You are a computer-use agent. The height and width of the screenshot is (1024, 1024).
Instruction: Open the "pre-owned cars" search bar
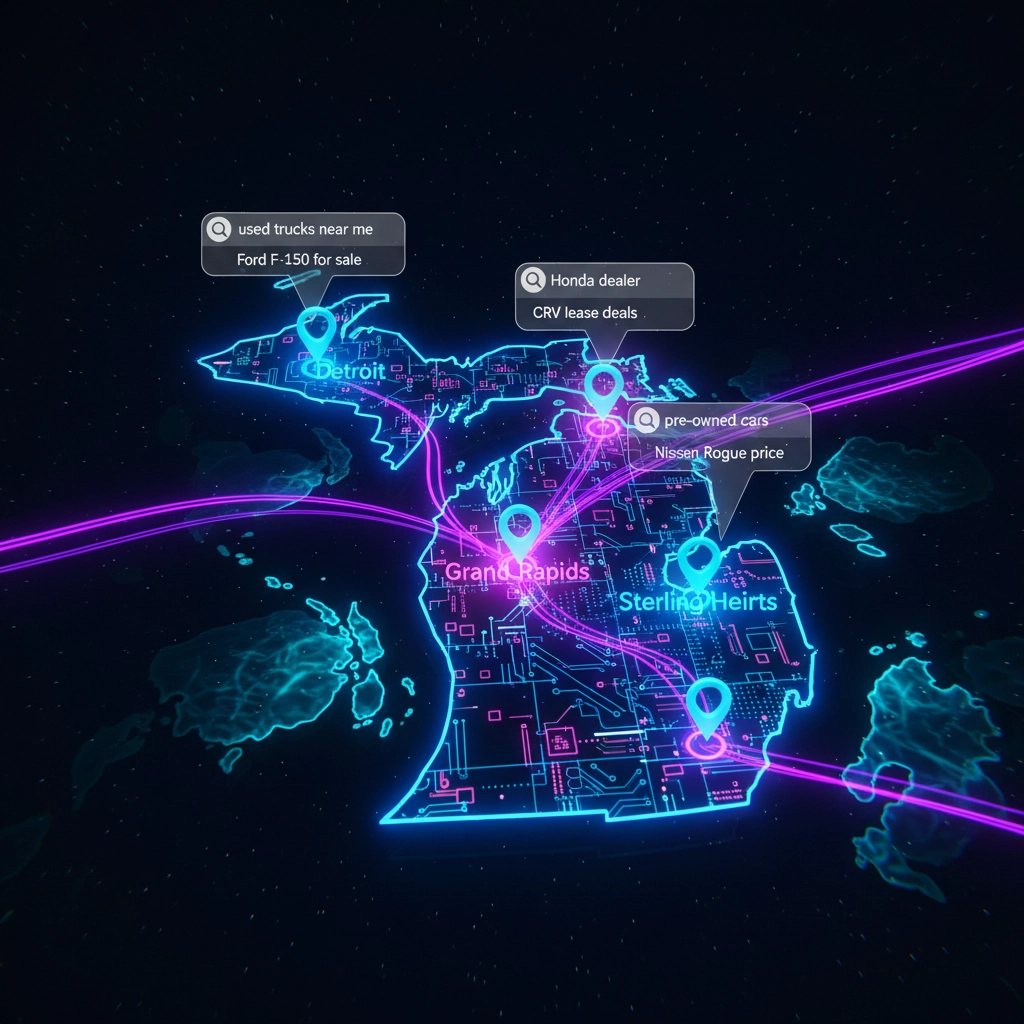[719, 420]
